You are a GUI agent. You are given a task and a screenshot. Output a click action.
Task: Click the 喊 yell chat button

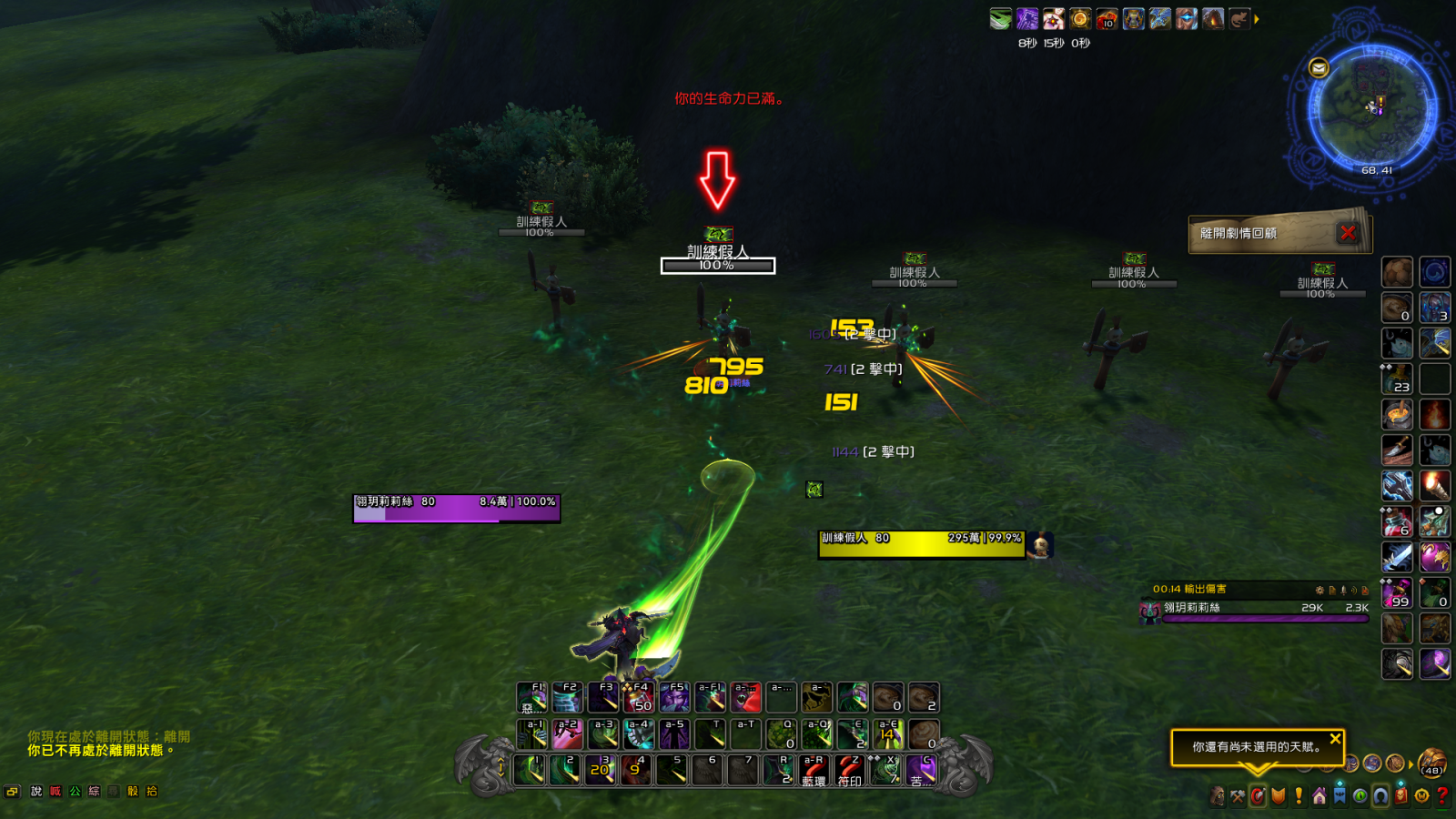56,792
